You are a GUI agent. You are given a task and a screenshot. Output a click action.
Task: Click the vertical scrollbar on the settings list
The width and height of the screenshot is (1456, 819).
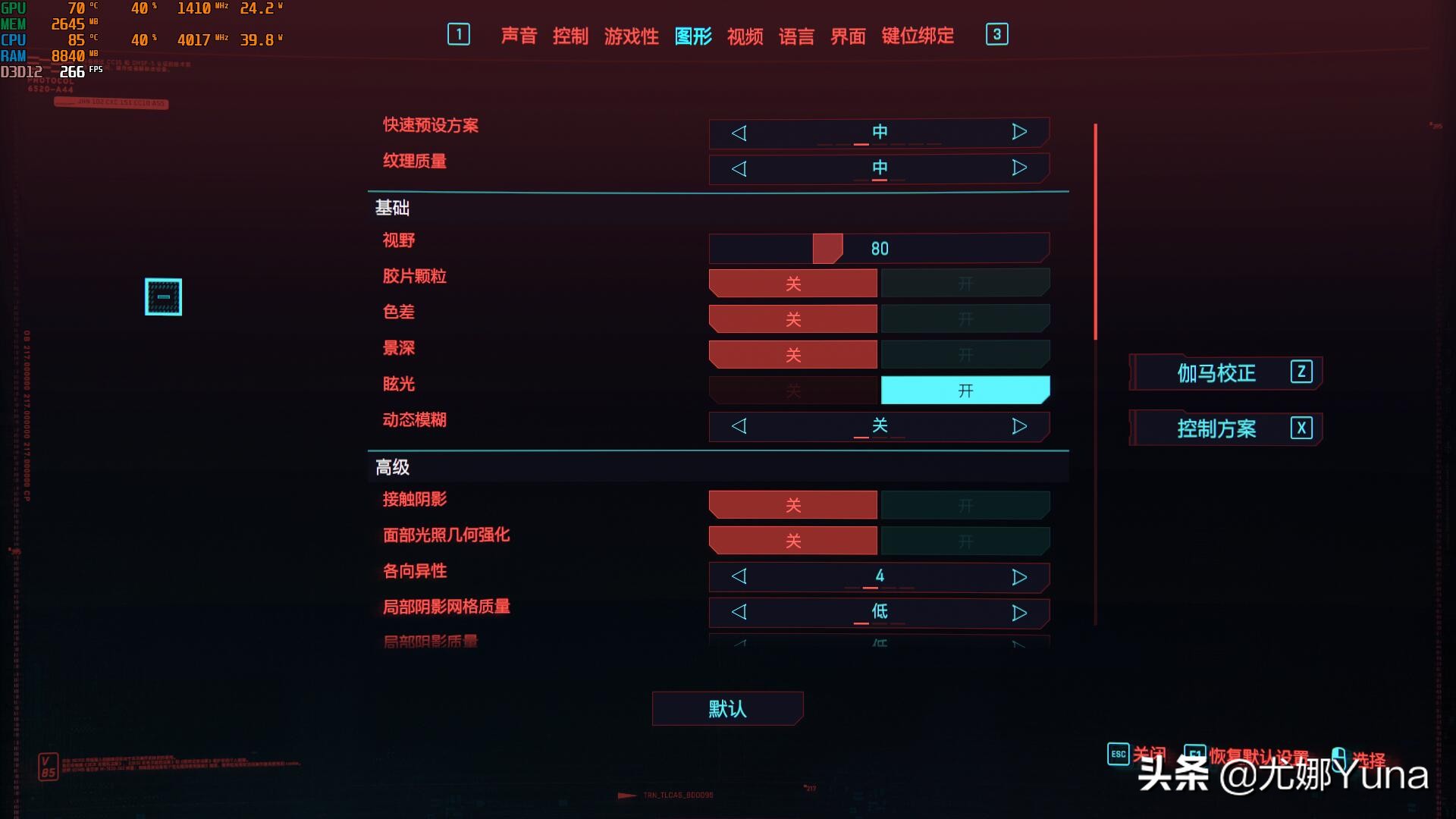1095,227
